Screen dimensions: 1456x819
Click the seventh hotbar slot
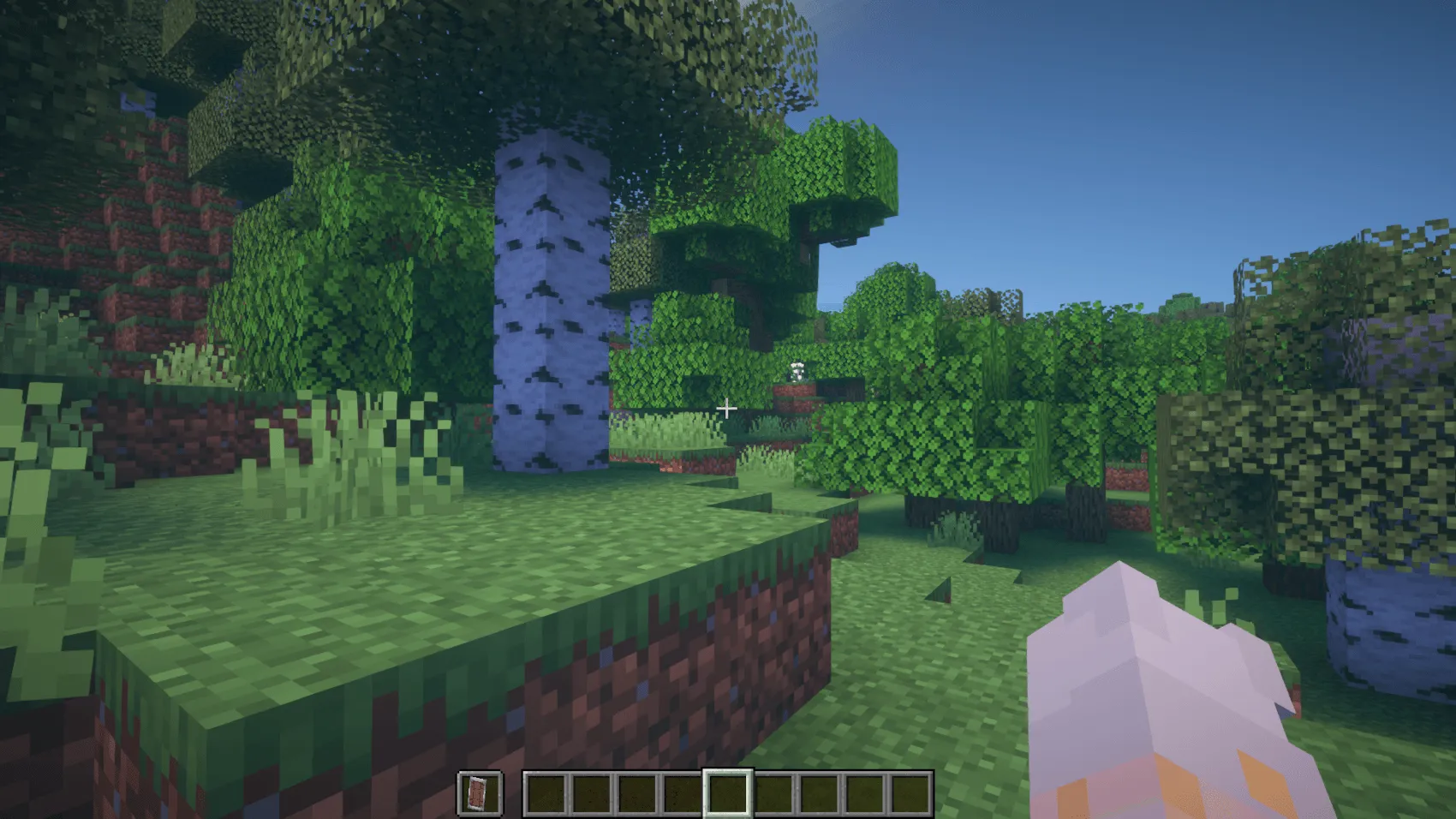(x=820, y=794)
